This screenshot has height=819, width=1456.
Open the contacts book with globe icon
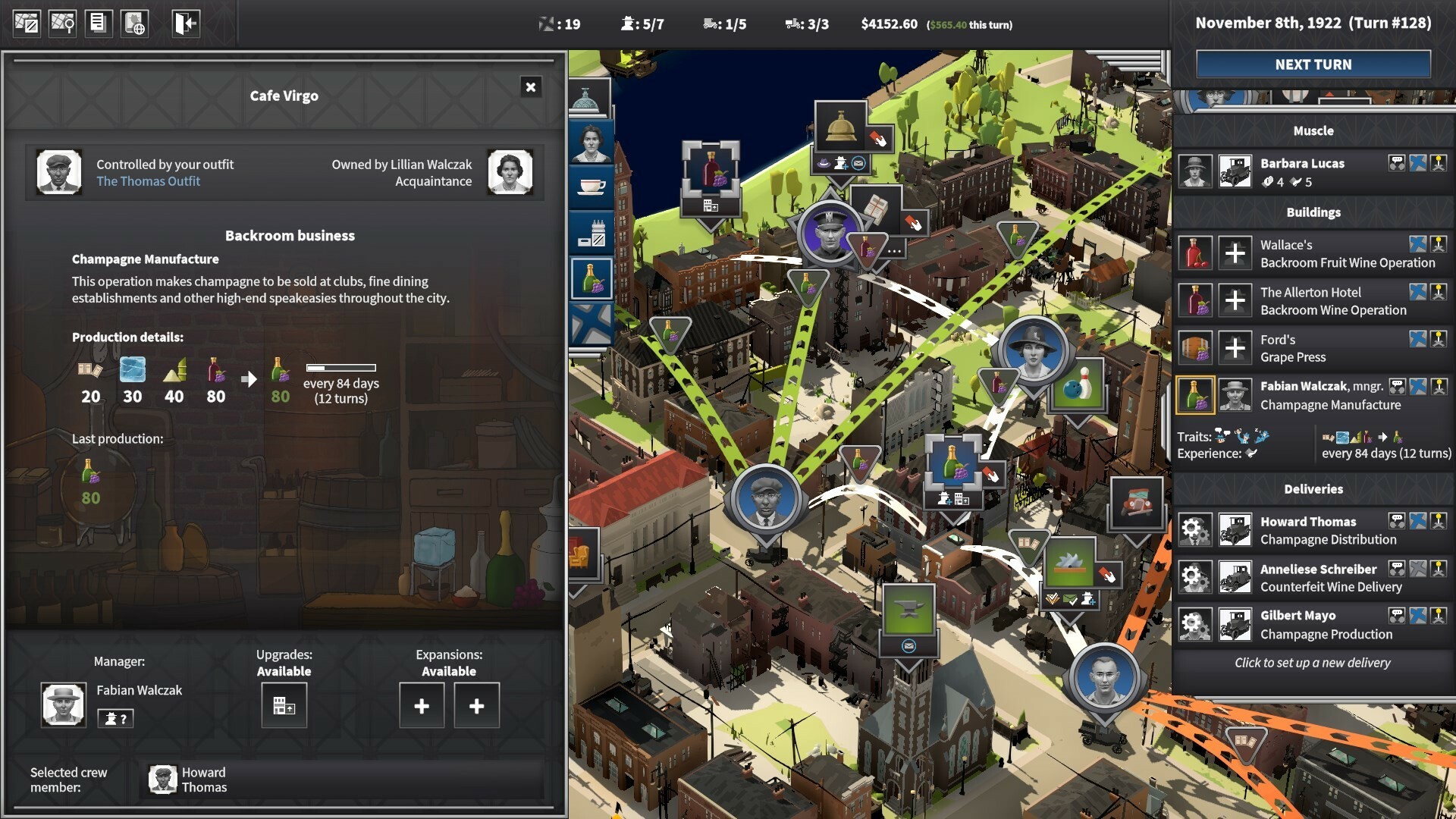pos(135,23)
